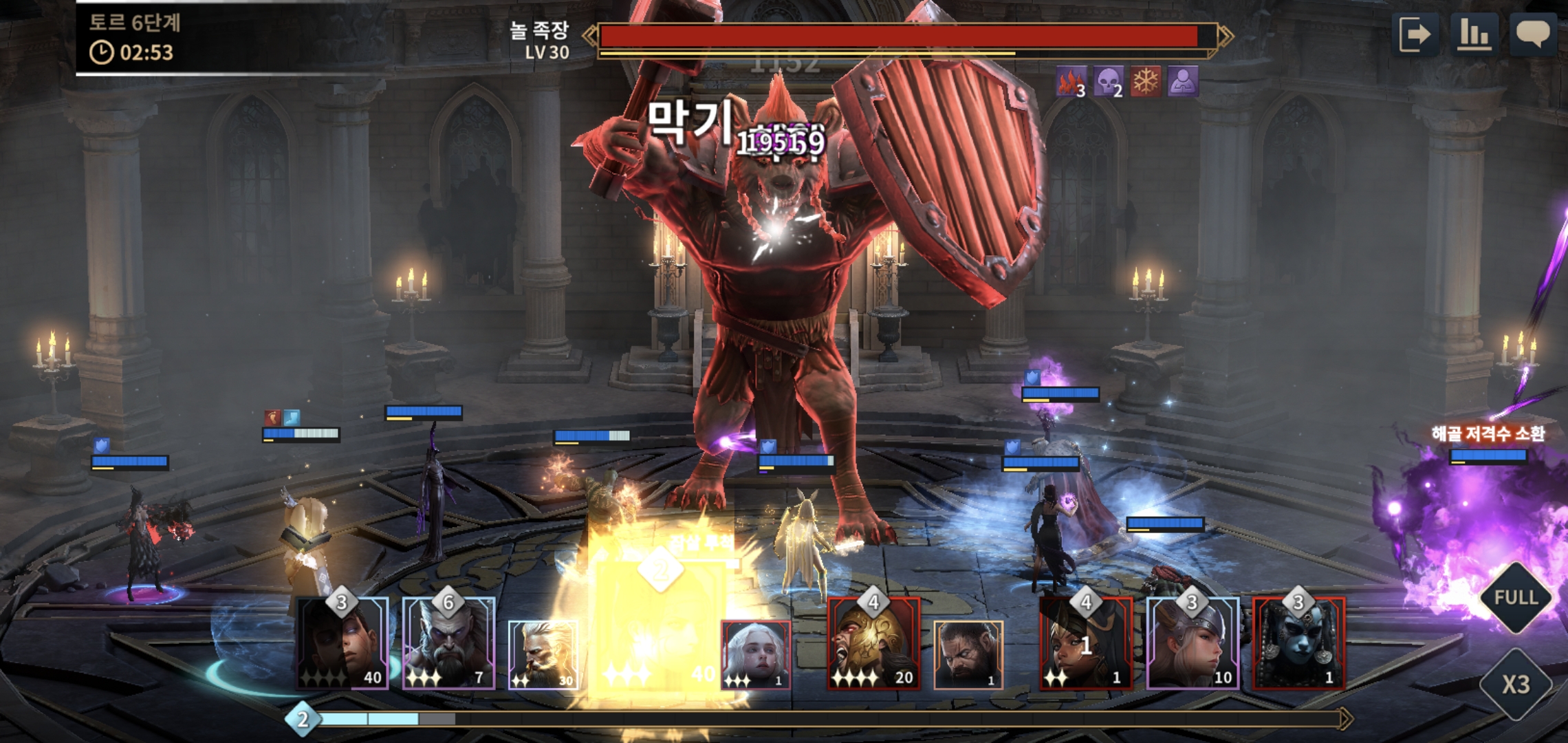Choose the blond bearded warrior card level 30

(x=543, y=655)
